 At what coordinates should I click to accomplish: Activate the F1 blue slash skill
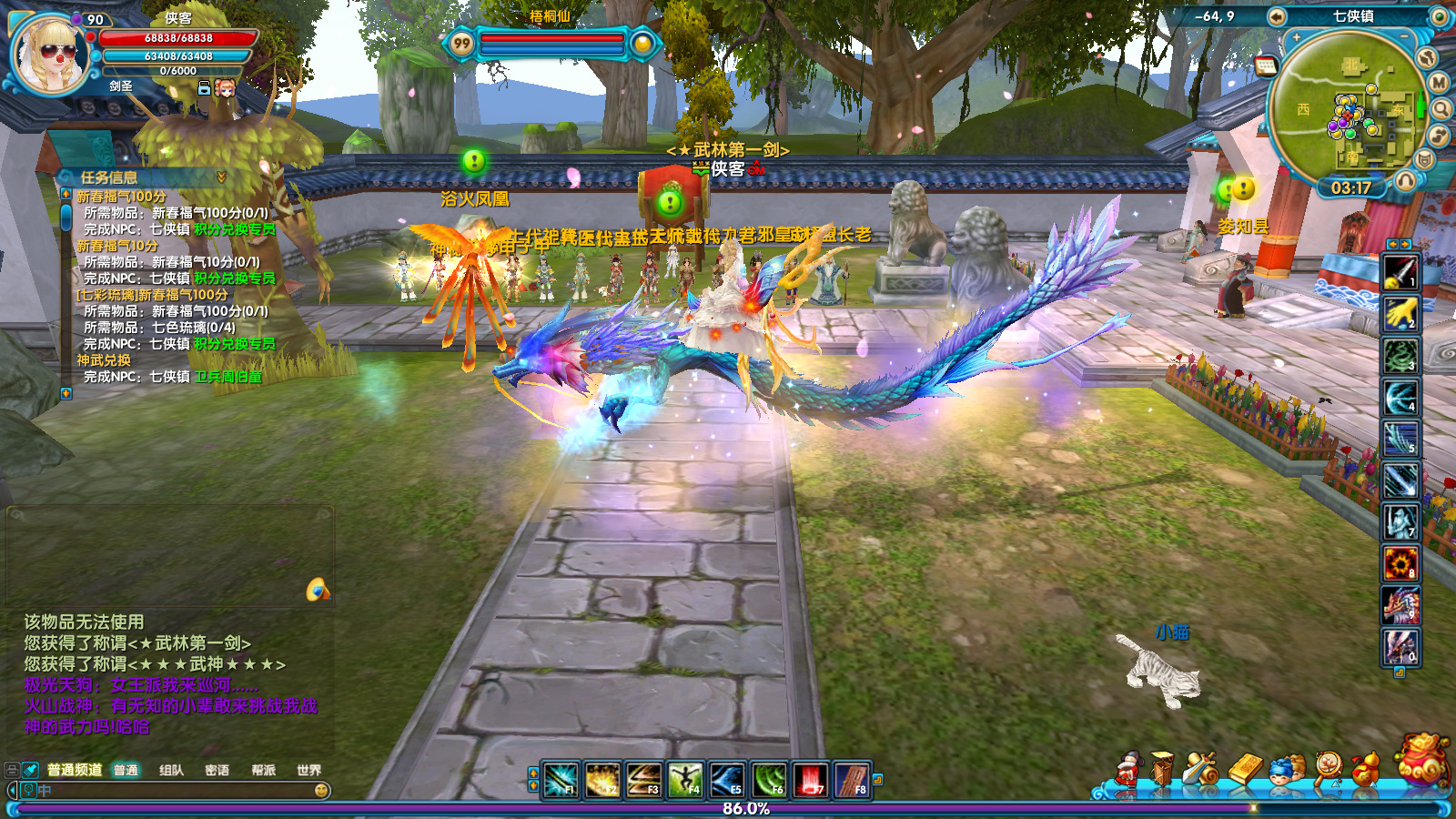pos(560,781)
